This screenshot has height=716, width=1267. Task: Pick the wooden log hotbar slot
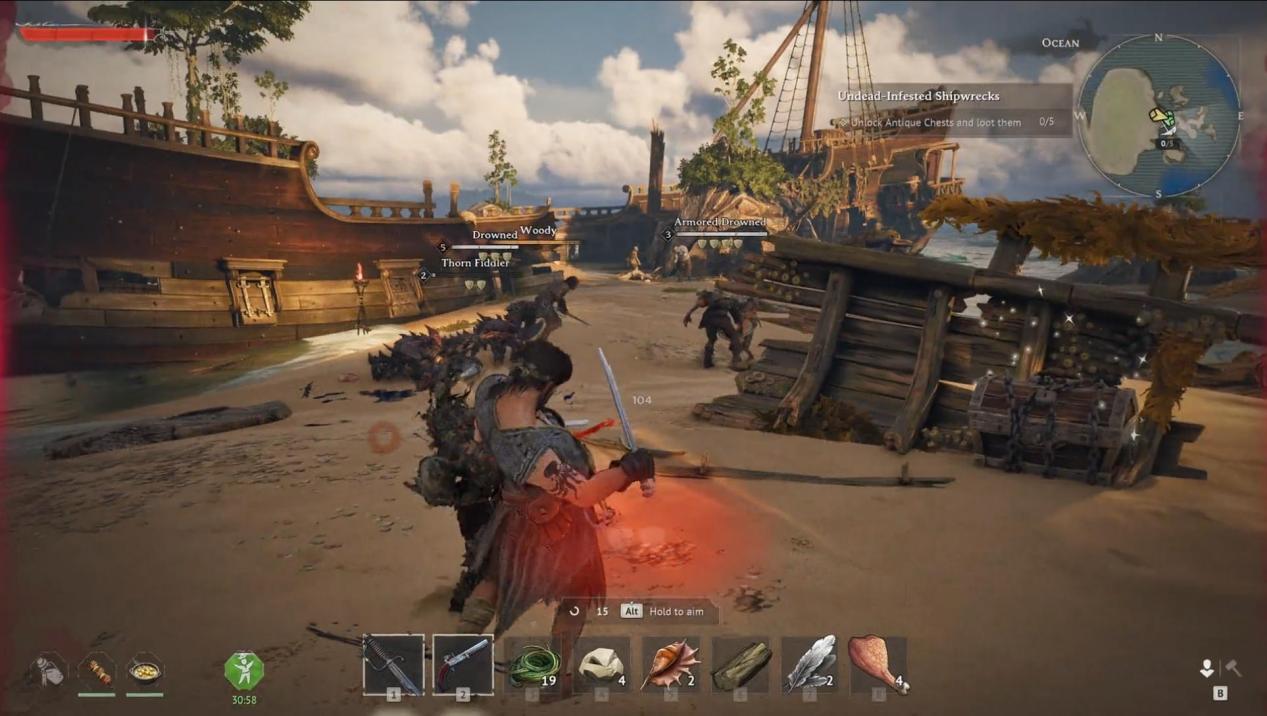click(x=741, y=665)
